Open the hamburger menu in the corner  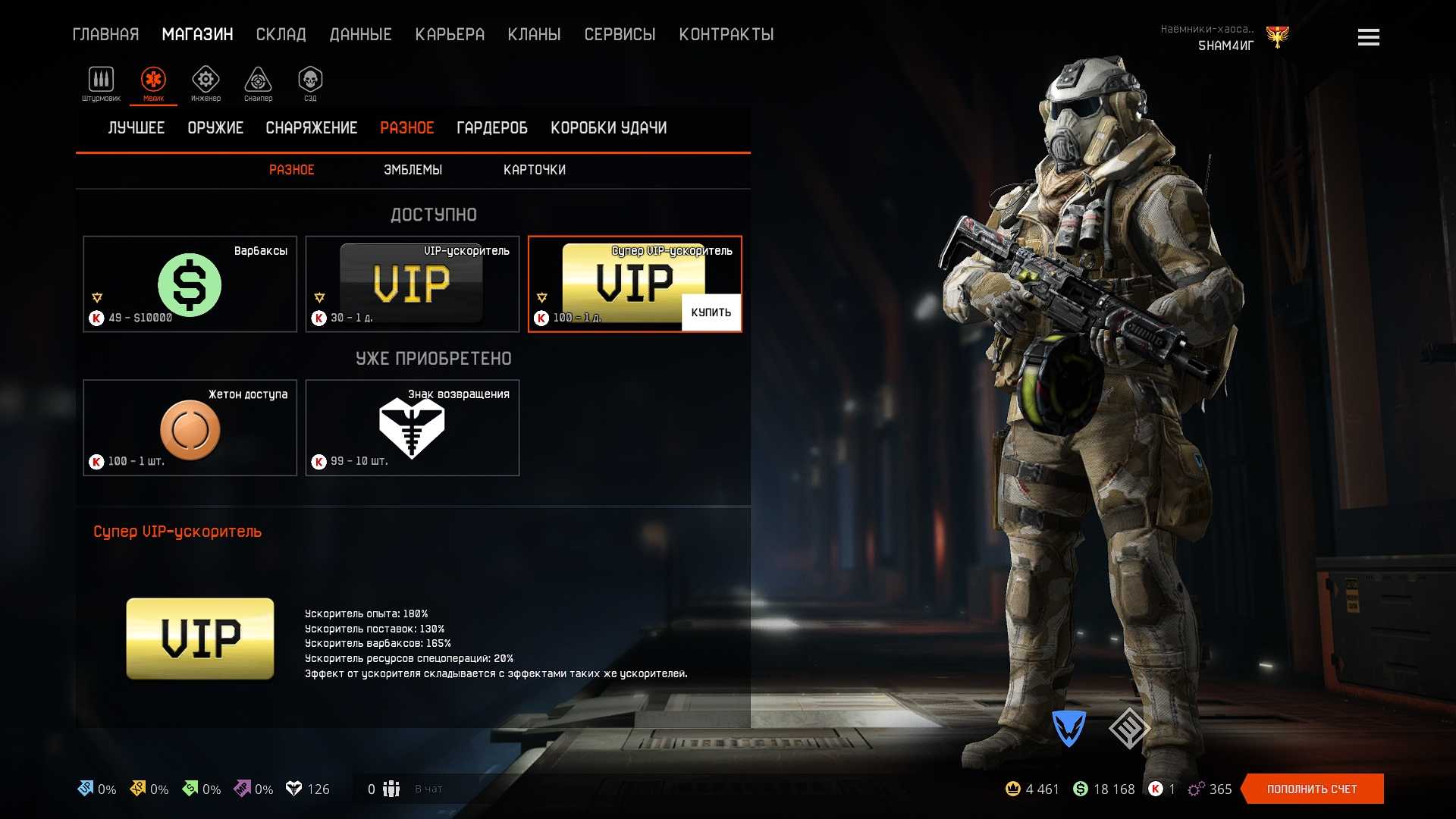(1368, 37)
